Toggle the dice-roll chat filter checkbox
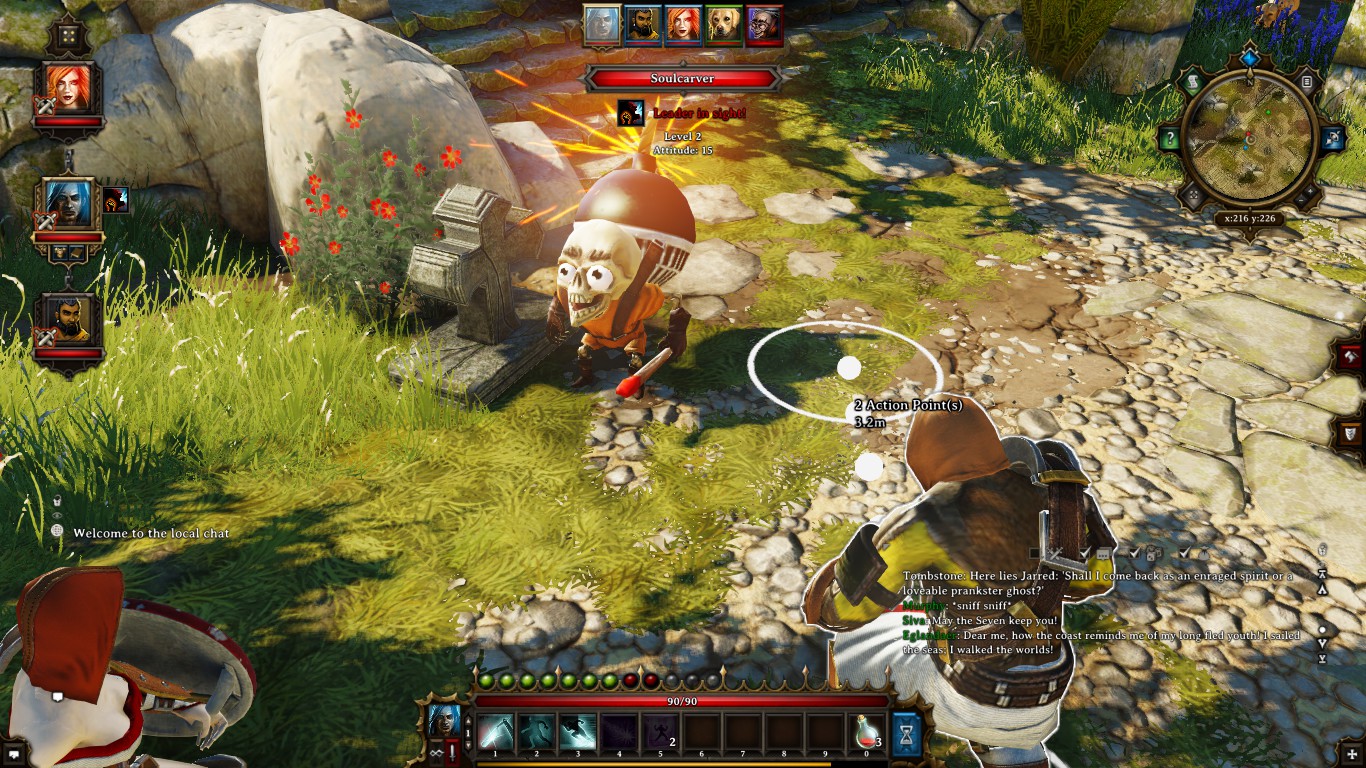The image size is (1366, 768). tap(1134, 554)
